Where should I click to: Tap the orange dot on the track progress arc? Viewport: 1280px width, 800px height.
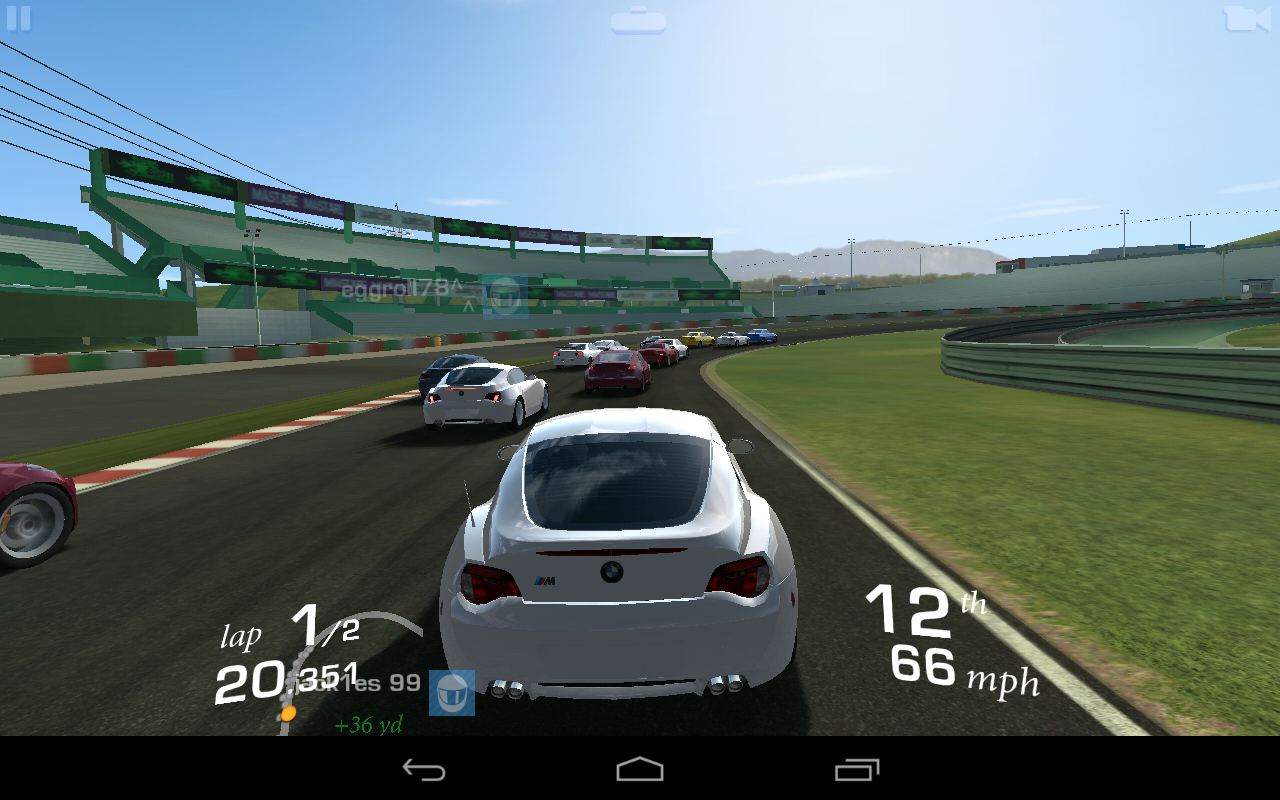287,712
